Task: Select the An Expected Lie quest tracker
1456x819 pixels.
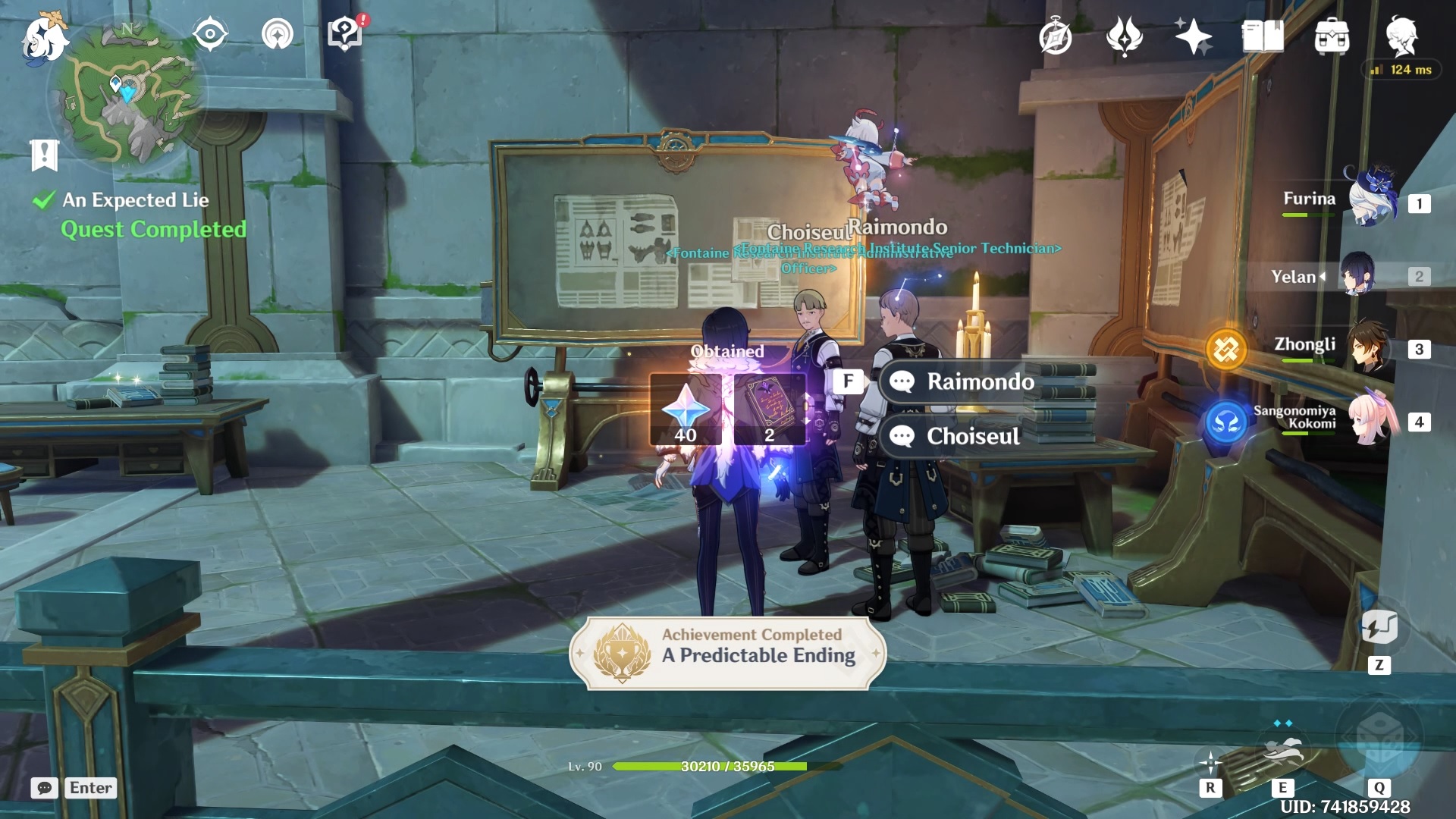Action: click(136, 200)
